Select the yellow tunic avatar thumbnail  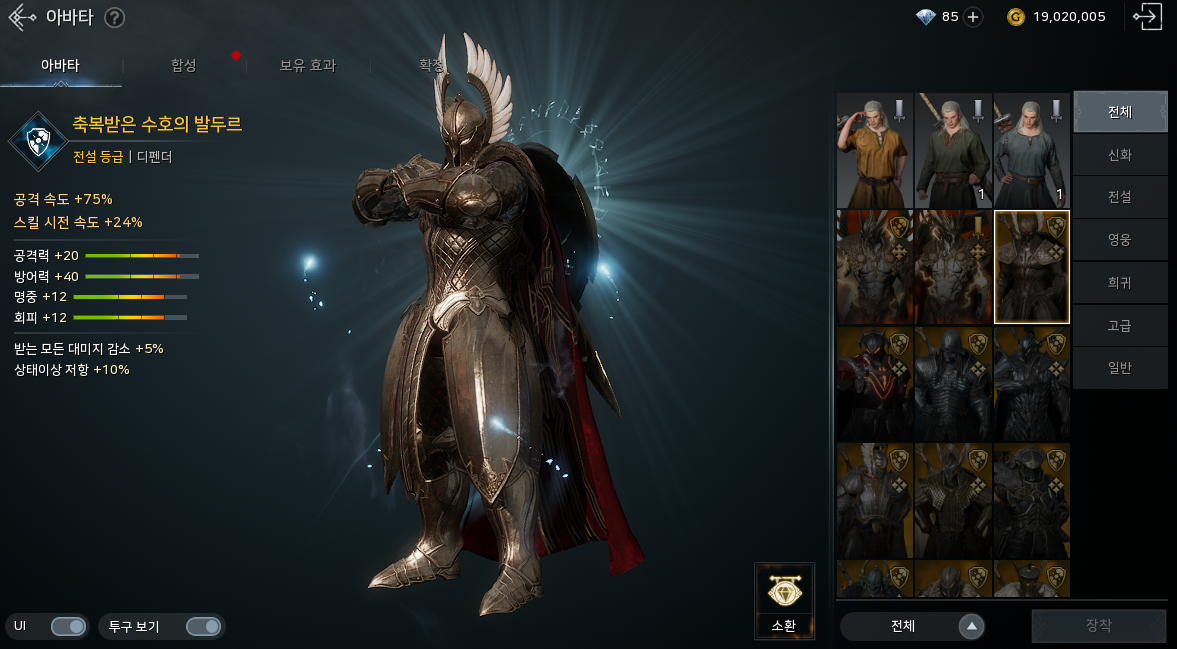[873, 150]
